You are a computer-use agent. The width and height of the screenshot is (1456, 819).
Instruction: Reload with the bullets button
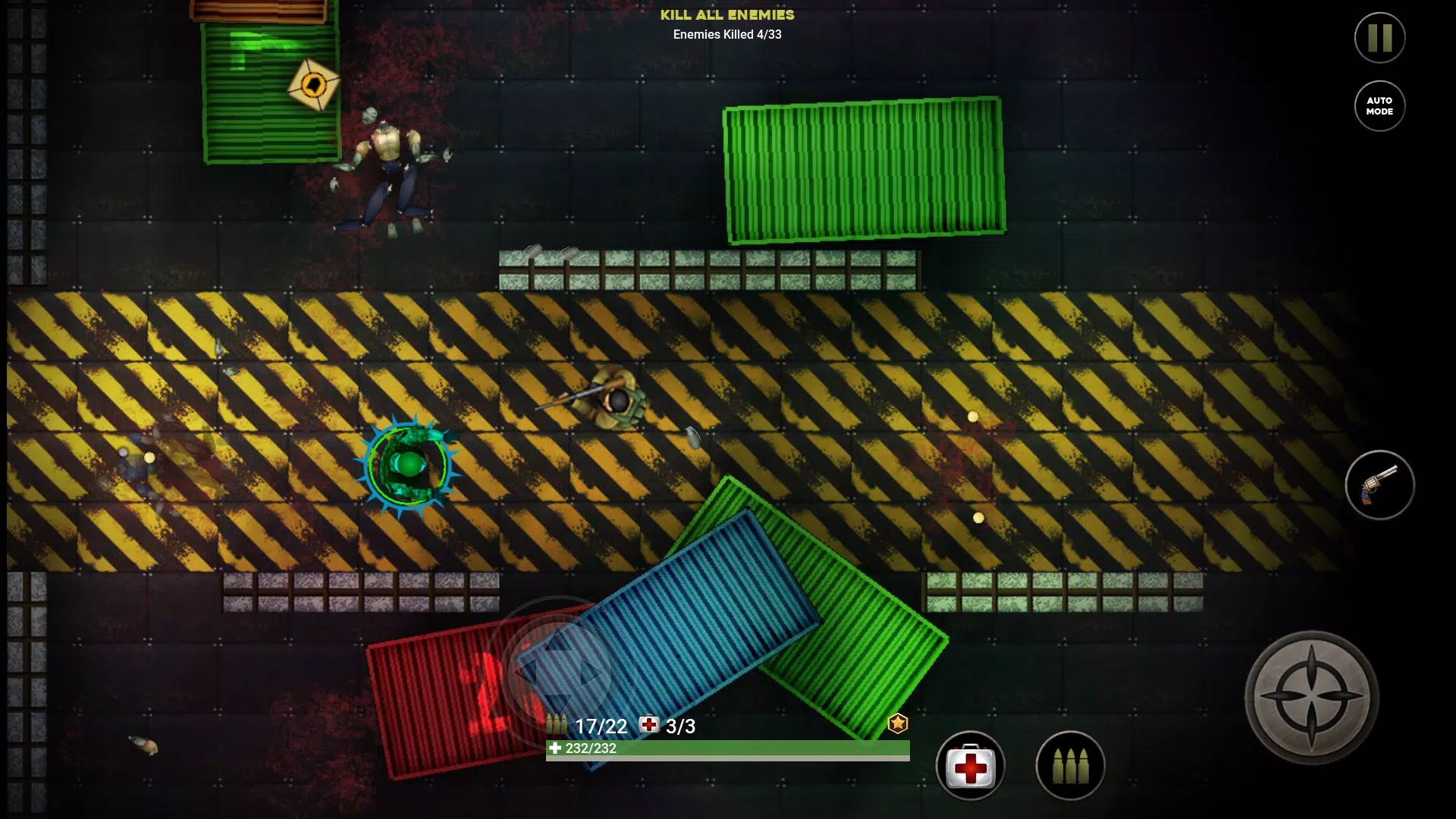pos(1070,766)
